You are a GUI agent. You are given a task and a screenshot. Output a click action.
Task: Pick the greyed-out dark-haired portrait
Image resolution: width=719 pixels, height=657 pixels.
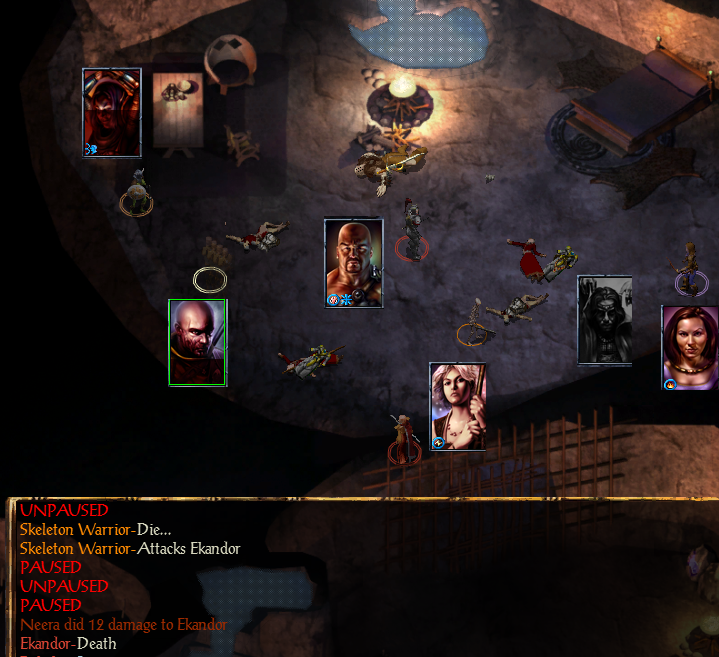pyautogui.click(x=604, y=320)
